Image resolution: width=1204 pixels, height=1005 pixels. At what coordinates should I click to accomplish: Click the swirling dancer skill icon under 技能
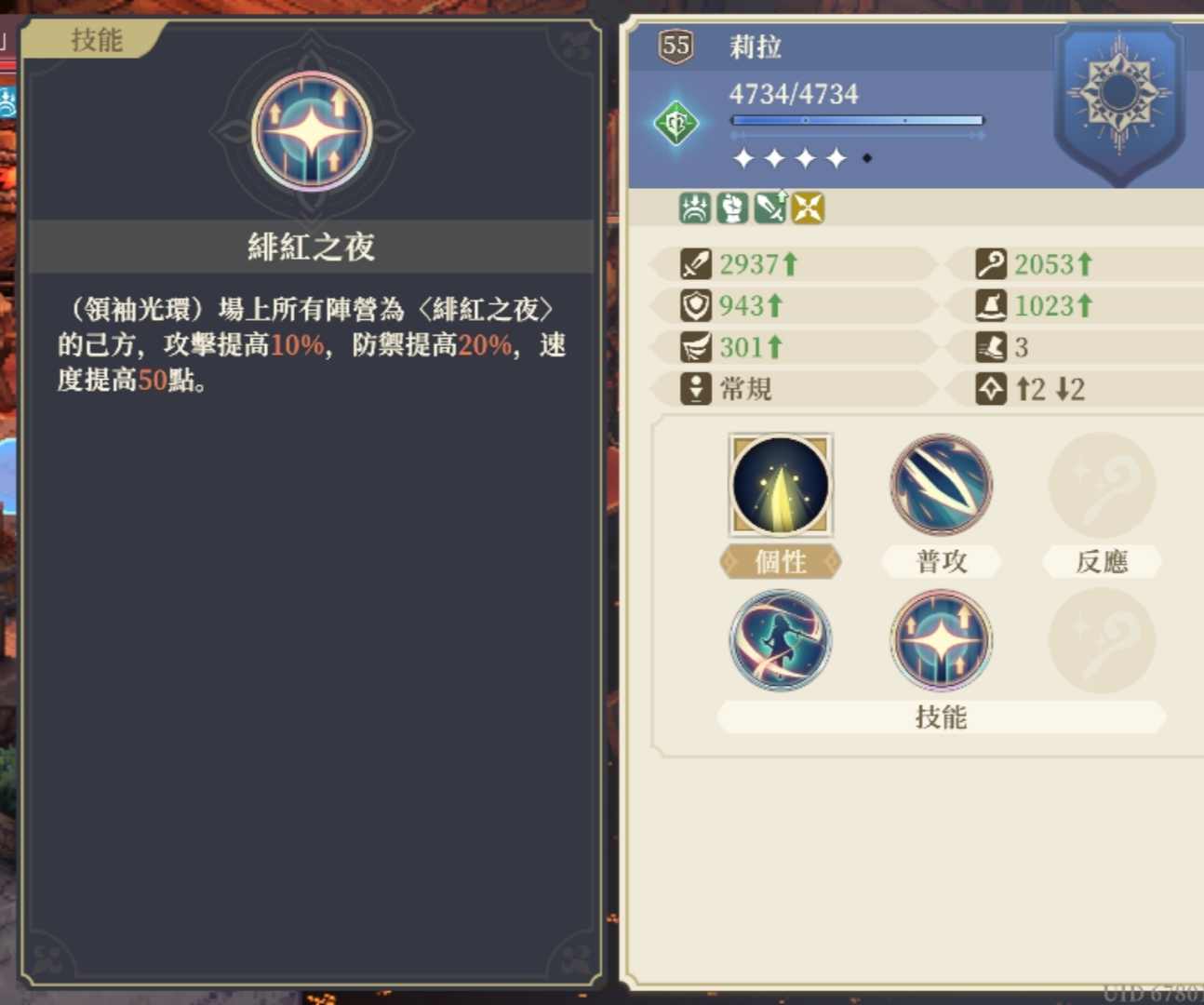(781, 640)
